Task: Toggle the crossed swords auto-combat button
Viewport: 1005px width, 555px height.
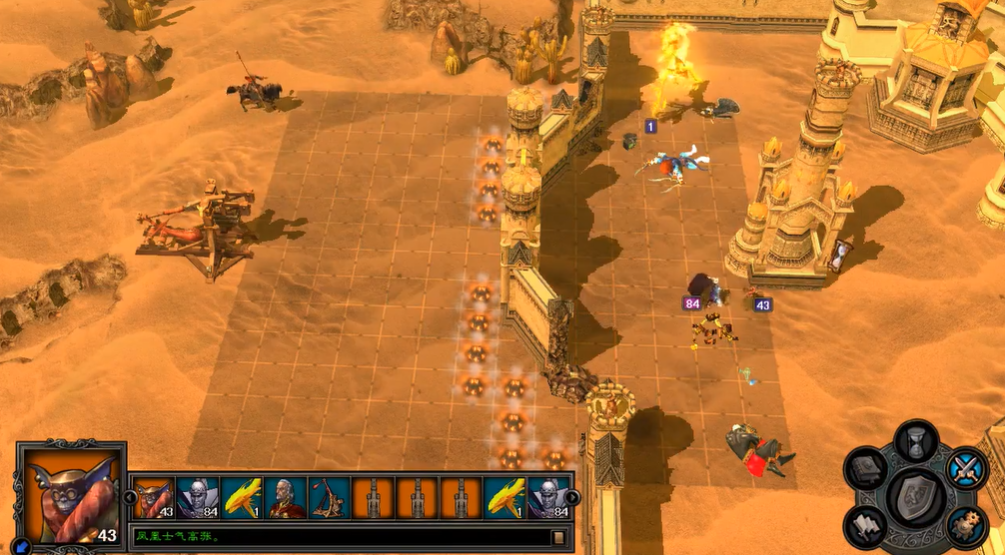Action: 965,468
